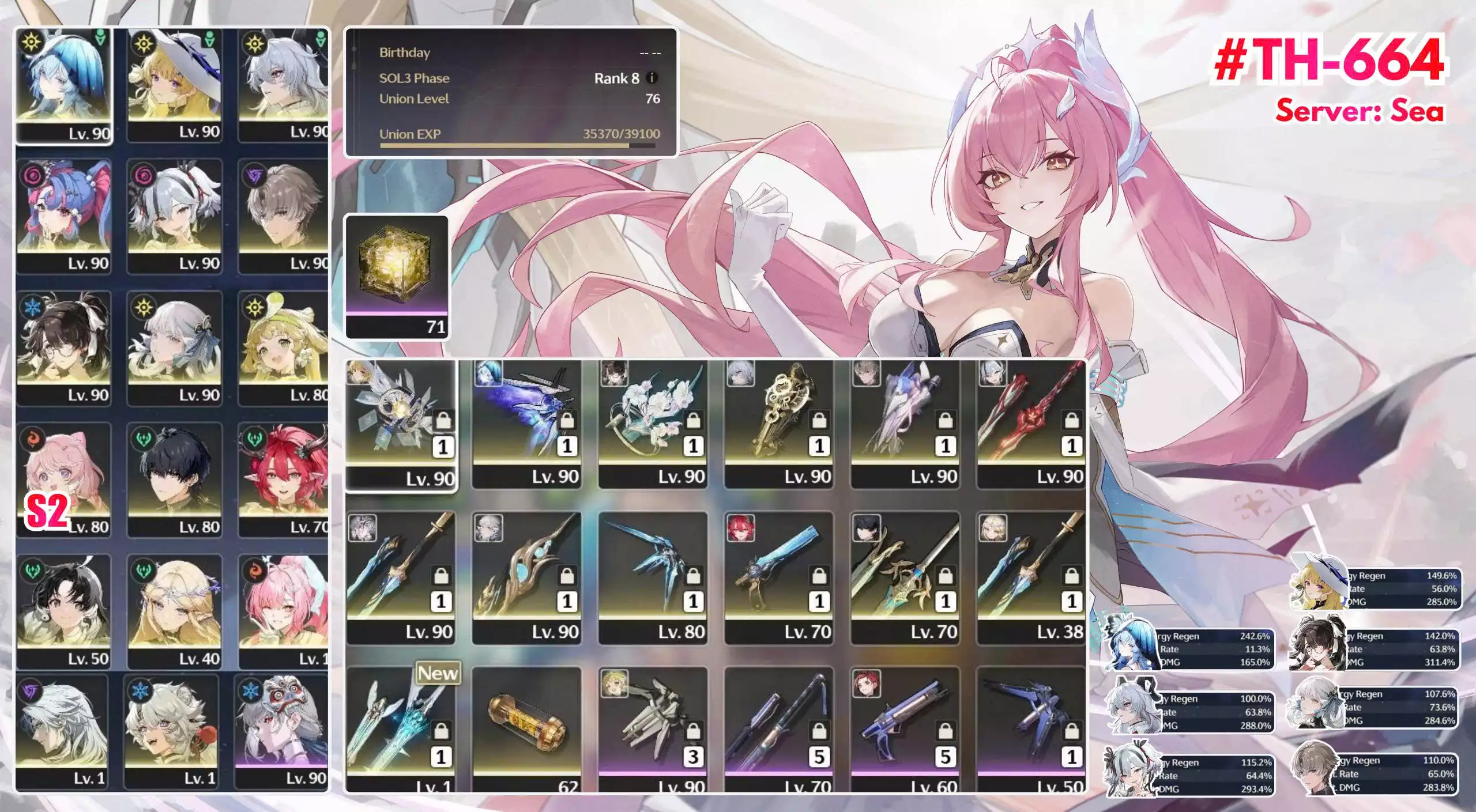The image size is (1476, 812).
Task: Click the Fusion flame icon on the pink cat-ear character
Action: pyautogui.click(x=31, y=439)
